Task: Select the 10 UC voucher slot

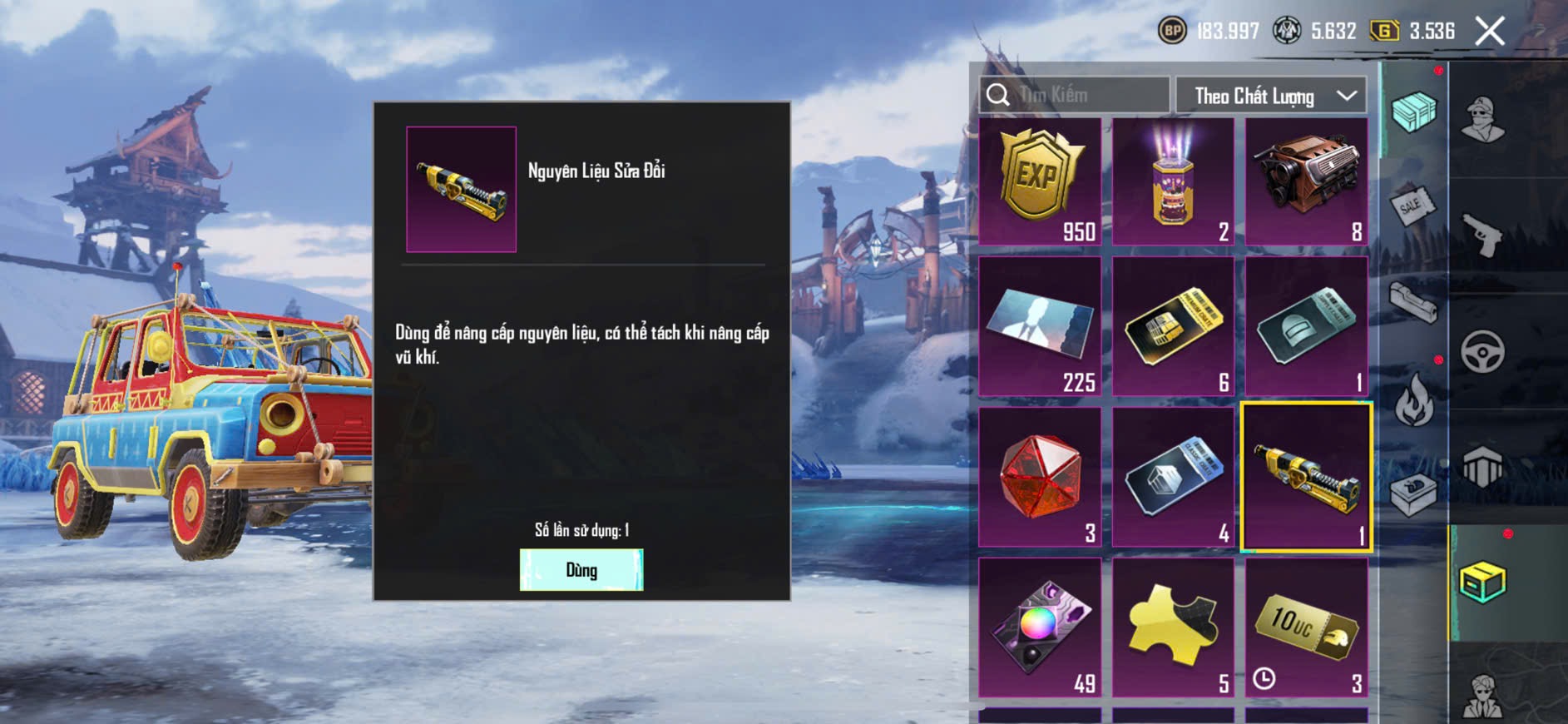Action: [x=1306, y=627]
